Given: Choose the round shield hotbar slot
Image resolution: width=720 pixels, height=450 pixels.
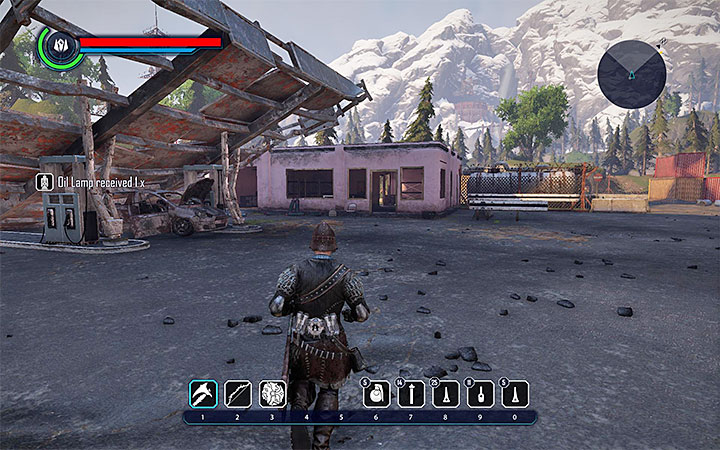Looking at the screenshot, I should pyautogui.click(x=272, y=393).
